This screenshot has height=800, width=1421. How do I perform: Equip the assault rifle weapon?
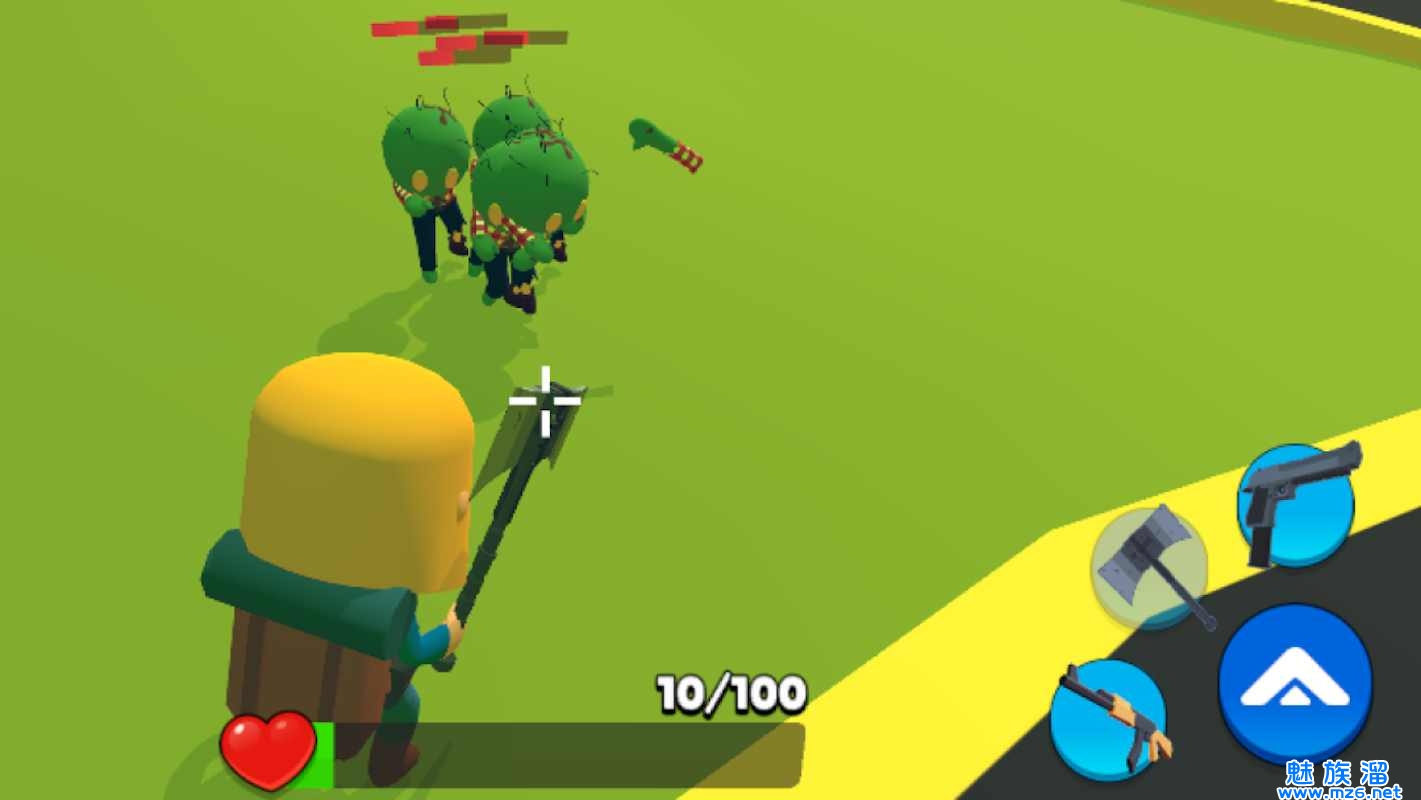coord(1108,718)
